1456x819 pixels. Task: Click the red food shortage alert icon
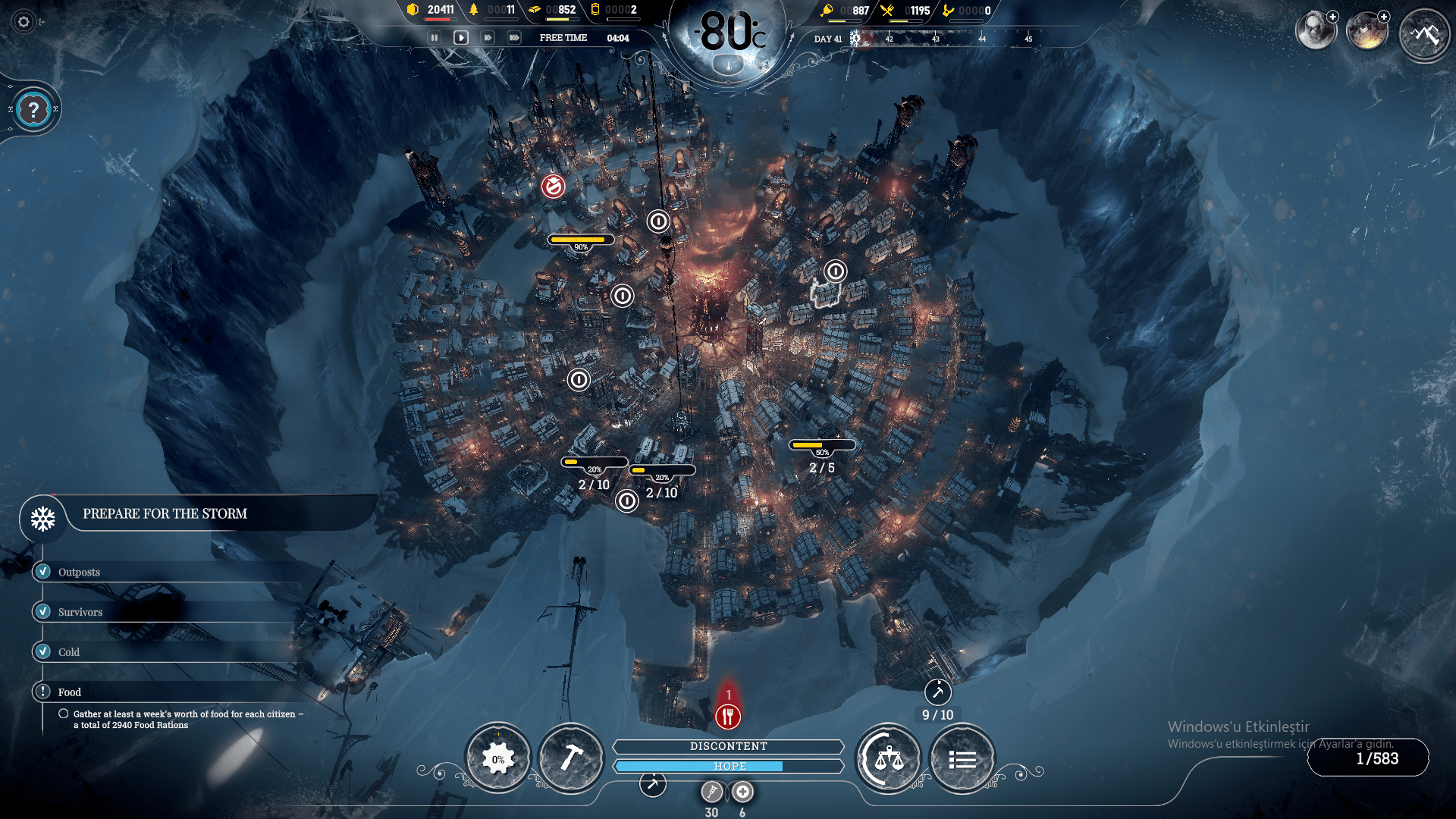[x=726, y=714]
